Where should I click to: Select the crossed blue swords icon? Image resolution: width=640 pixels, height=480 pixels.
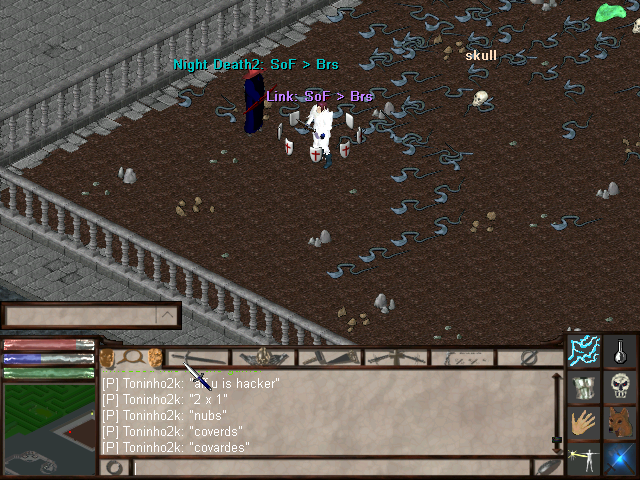pyautogui.click(x=621, y=459)
